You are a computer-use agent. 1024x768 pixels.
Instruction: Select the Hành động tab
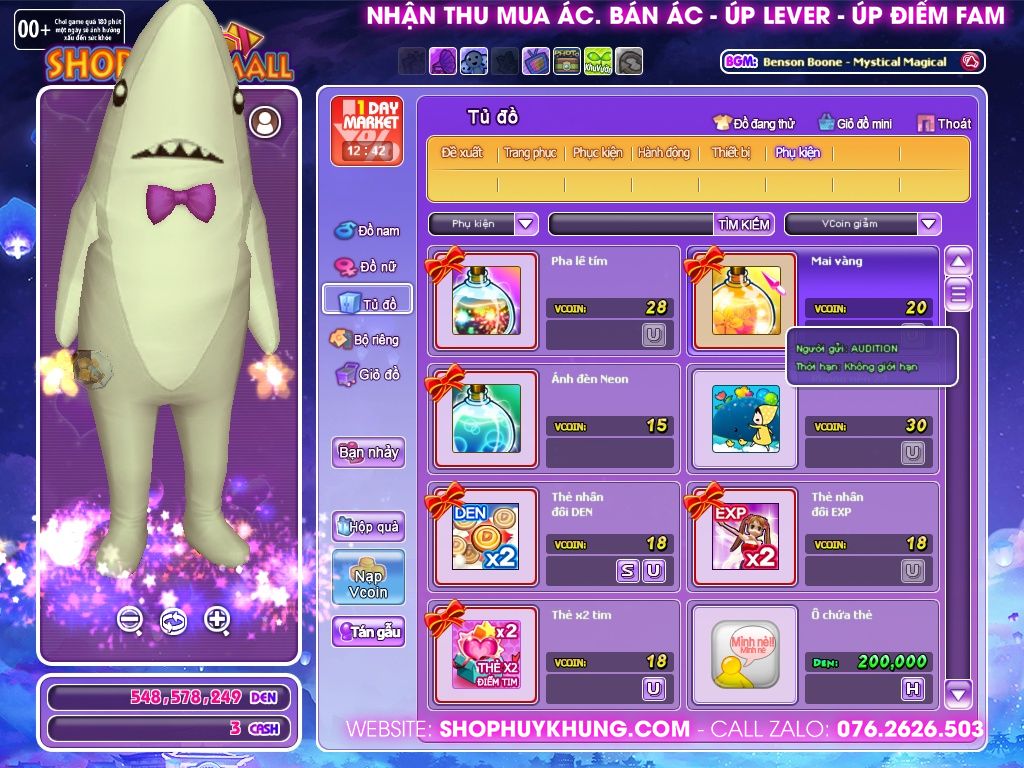664,153
